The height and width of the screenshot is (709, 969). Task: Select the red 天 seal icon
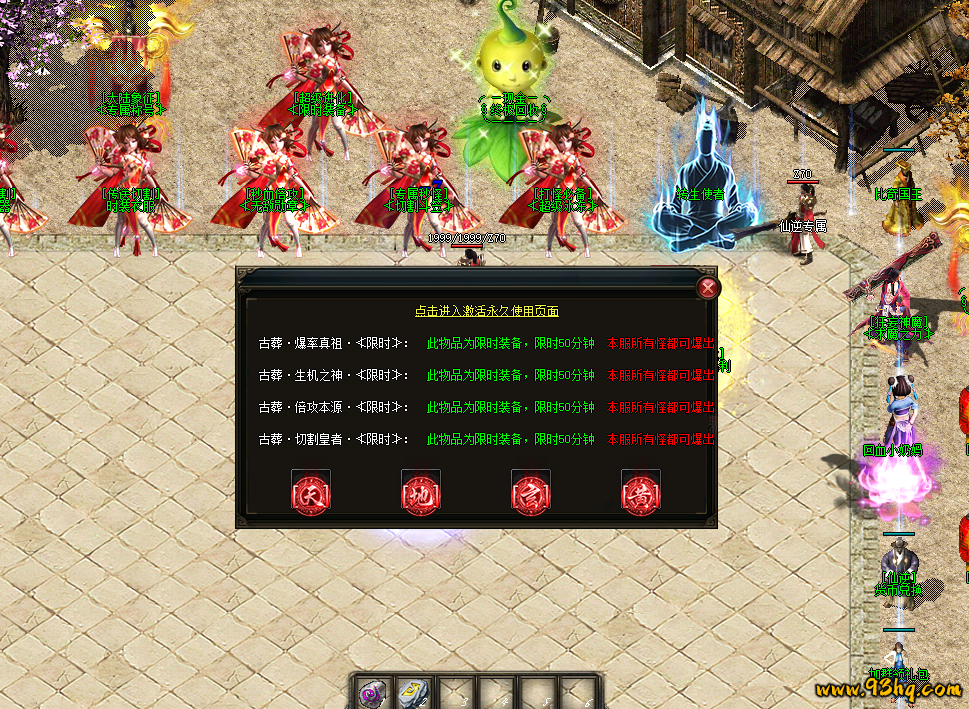311,494
